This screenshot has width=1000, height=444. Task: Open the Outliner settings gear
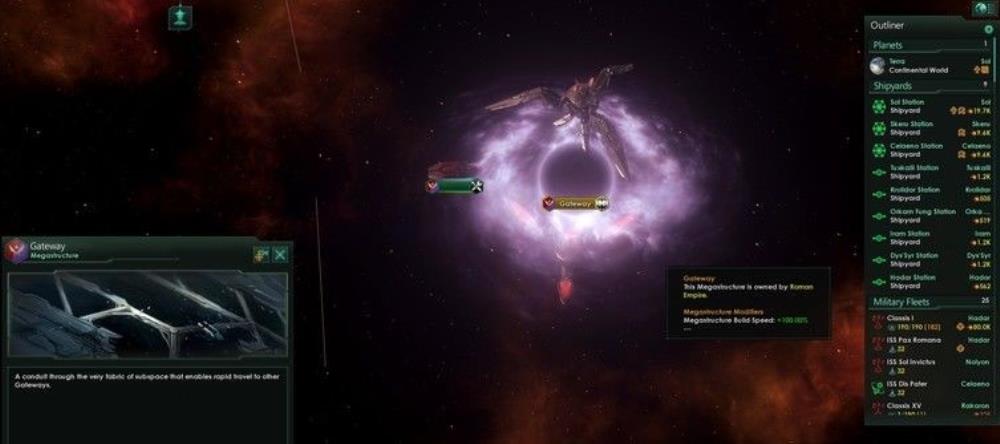coord(989,29)
